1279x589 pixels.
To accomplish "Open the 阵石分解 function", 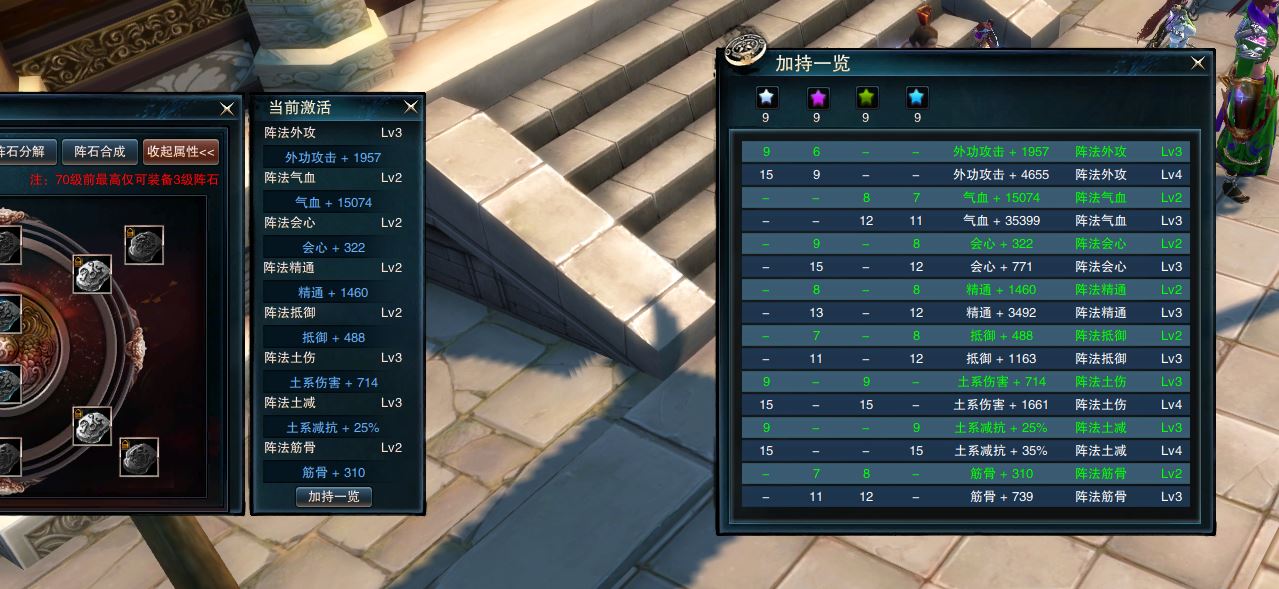I will (24, 152).
